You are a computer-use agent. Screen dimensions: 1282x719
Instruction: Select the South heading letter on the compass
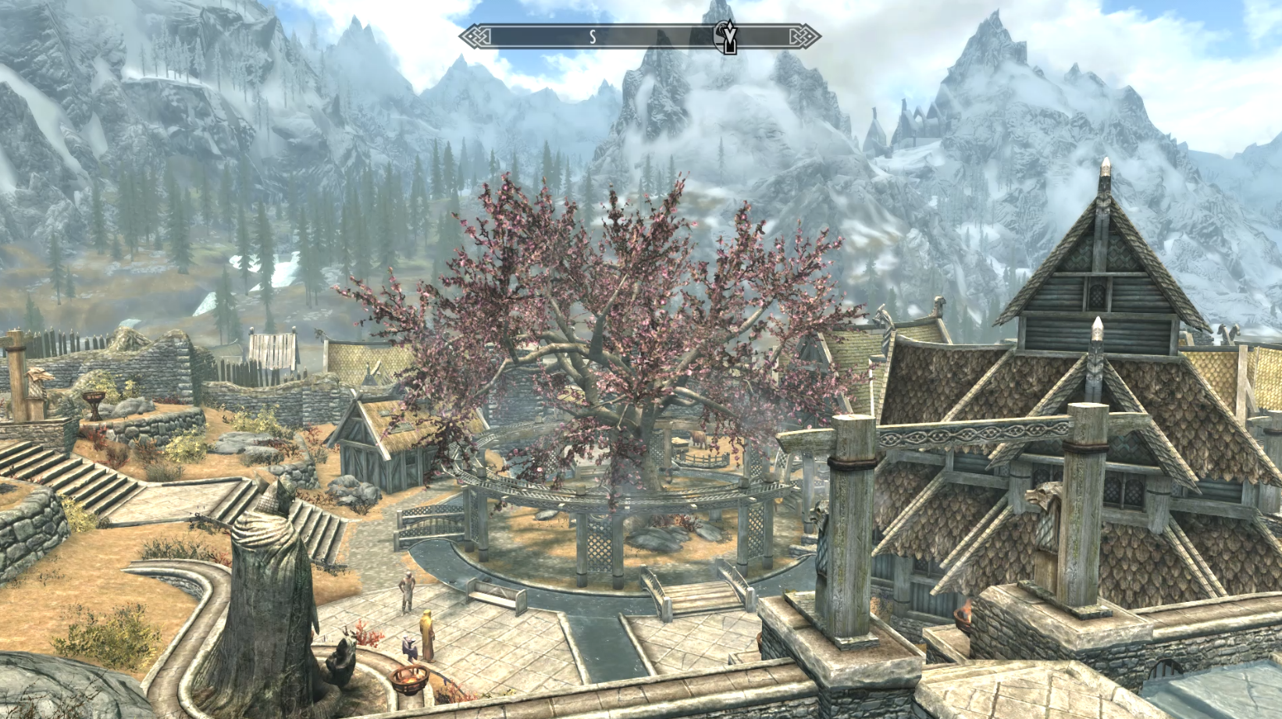coord(592,37)
